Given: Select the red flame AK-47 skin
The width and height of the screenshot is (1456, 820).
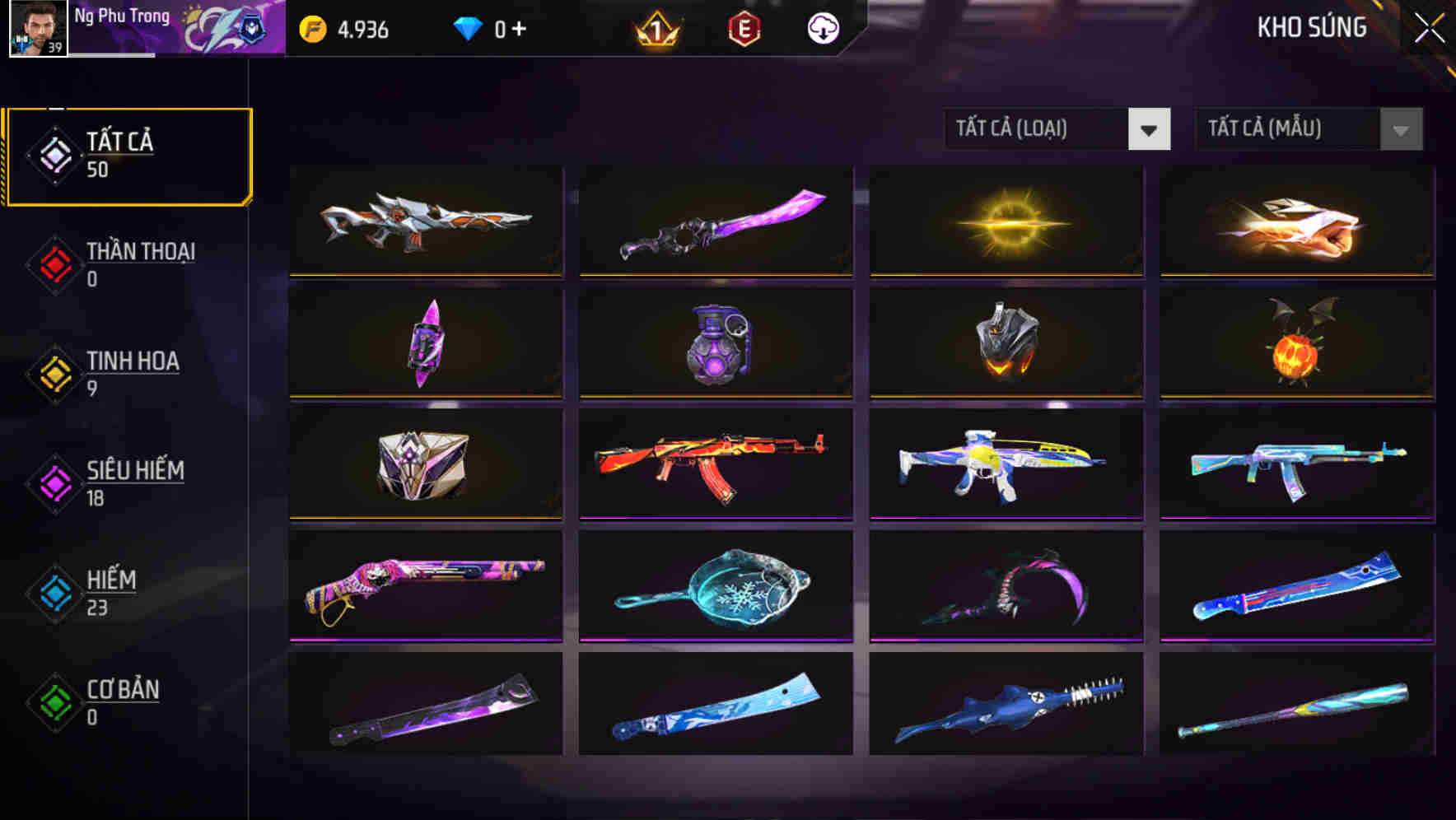Looking at the screenshot, I should coord(716,465).
